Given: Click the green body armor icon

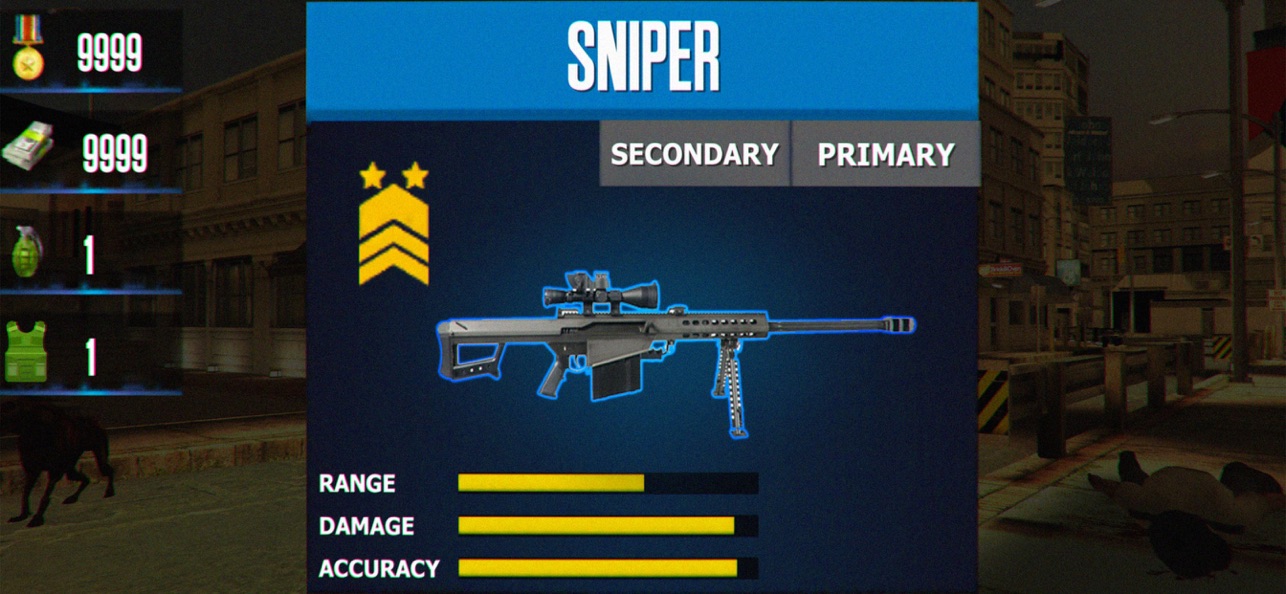Looking at the screenshot, I should pyautogui.click(x=26, y=352).
